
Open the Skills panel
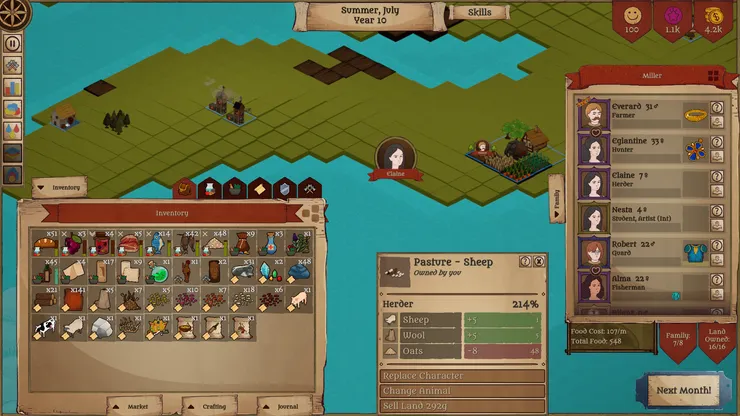click(479, 13)
